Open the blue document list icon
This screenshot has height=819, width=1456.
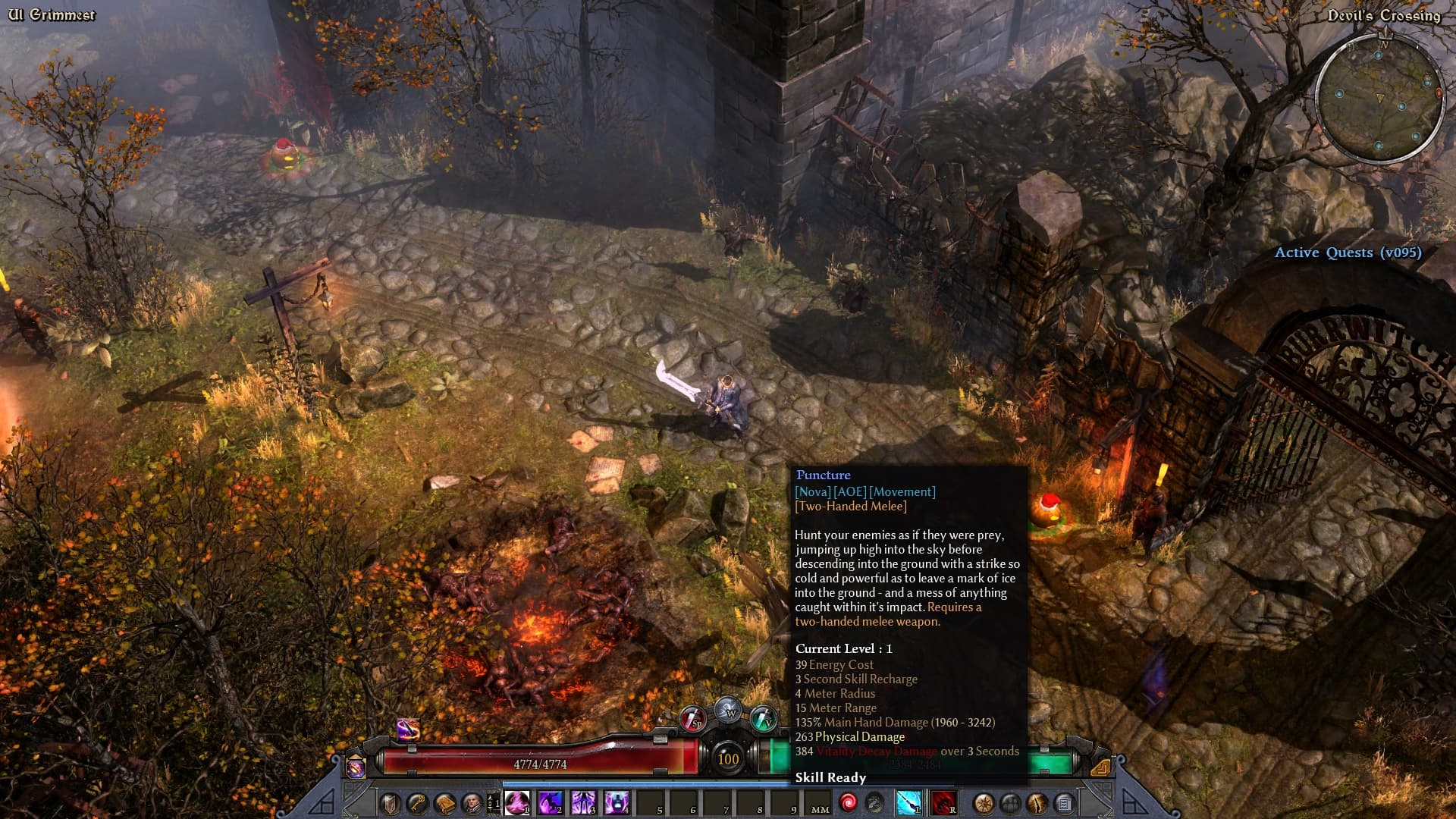(x=1064, y=803)
